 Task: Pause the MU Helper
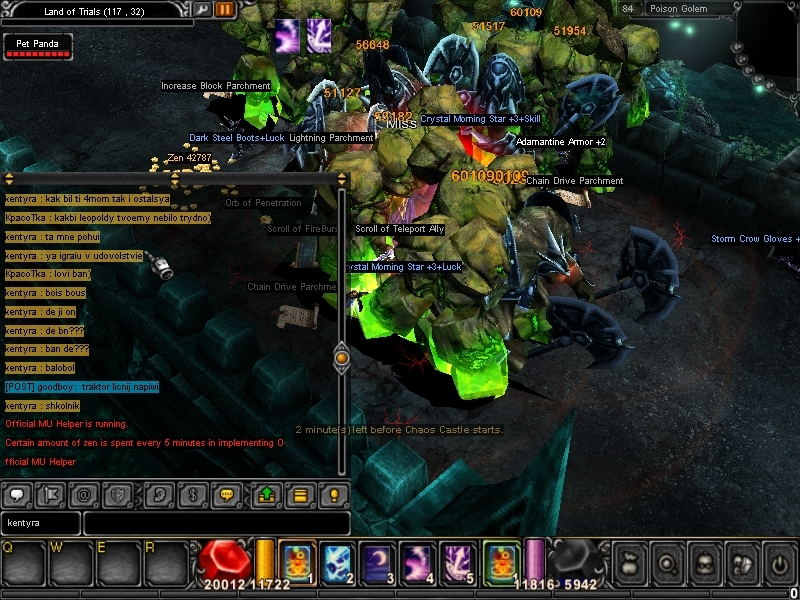[x=225, y=10]
